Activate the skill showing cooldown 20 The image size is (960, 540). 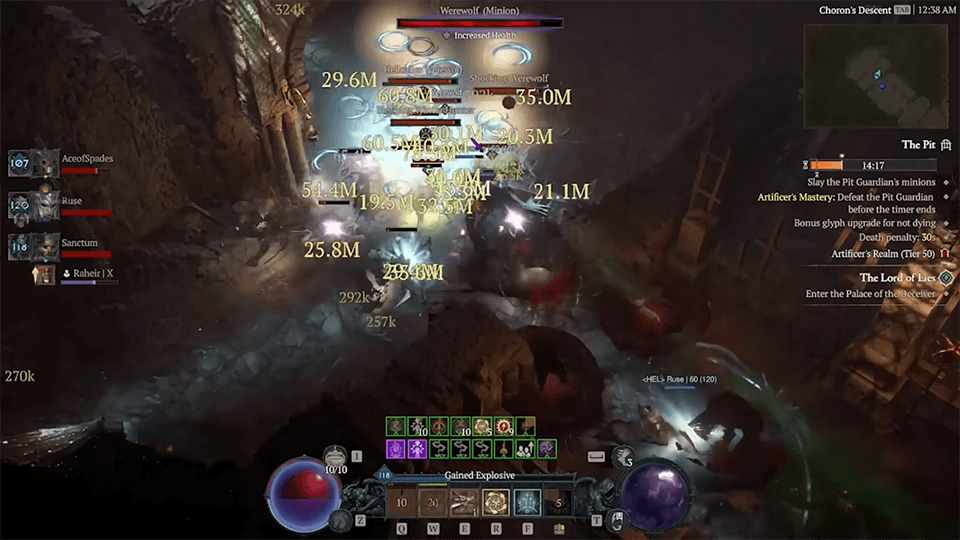[433, 502]
